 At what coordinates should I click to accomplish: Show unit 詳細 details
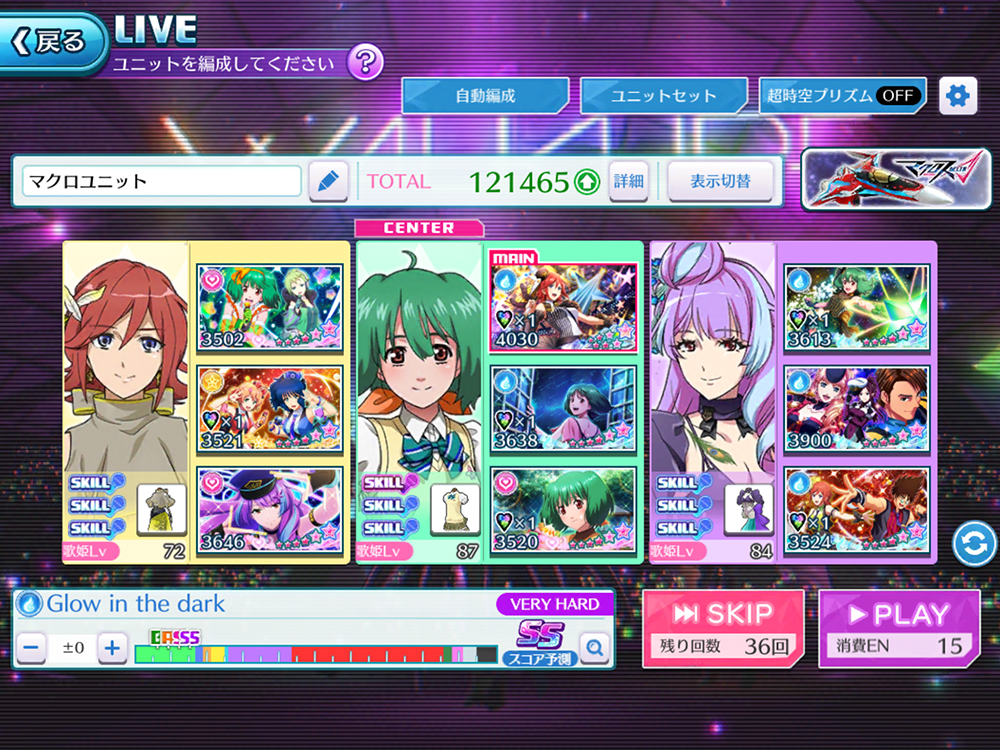pos(629,182)
